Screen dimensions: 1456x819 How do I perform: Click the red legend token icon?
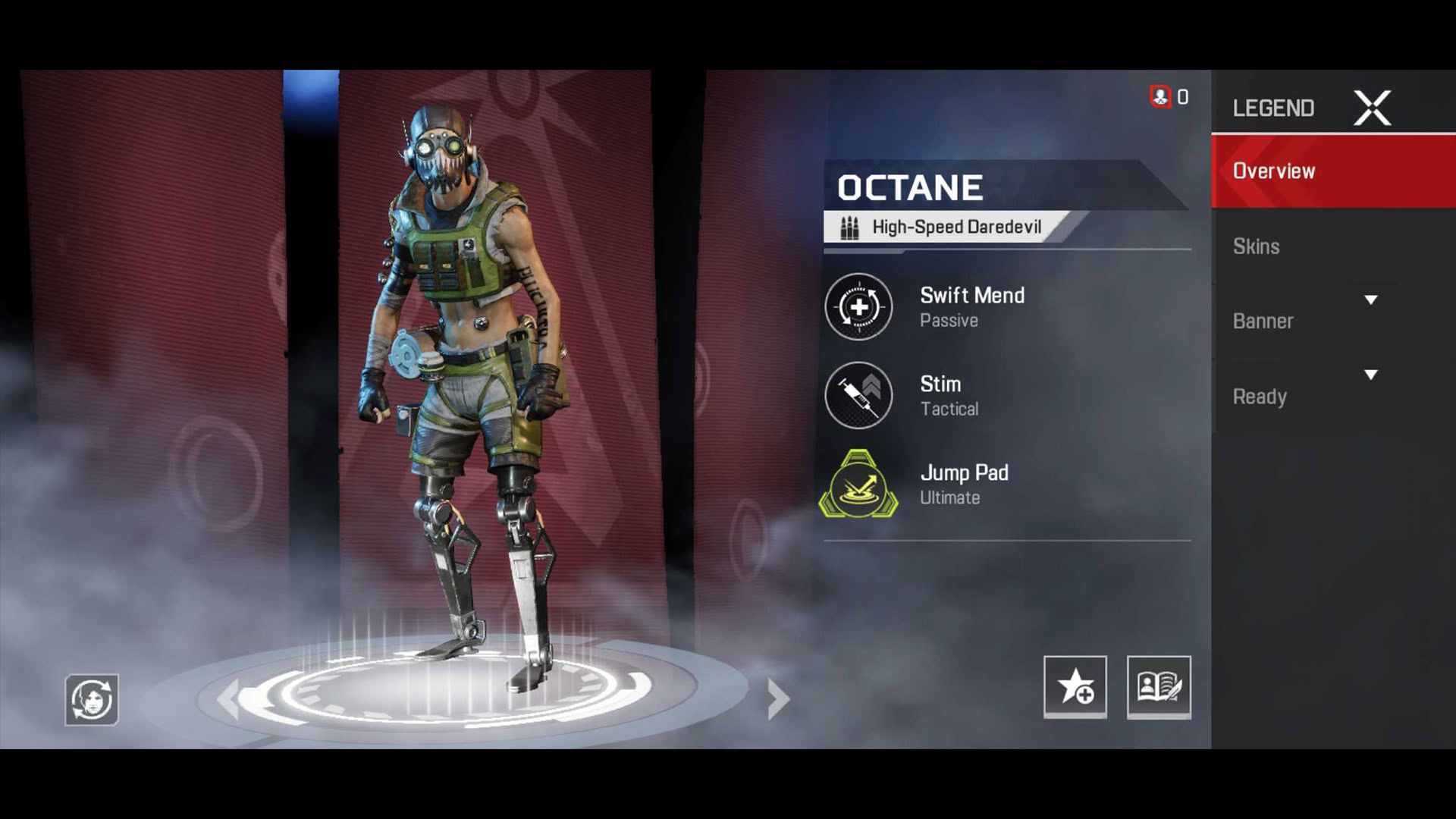click(1160, 97)
